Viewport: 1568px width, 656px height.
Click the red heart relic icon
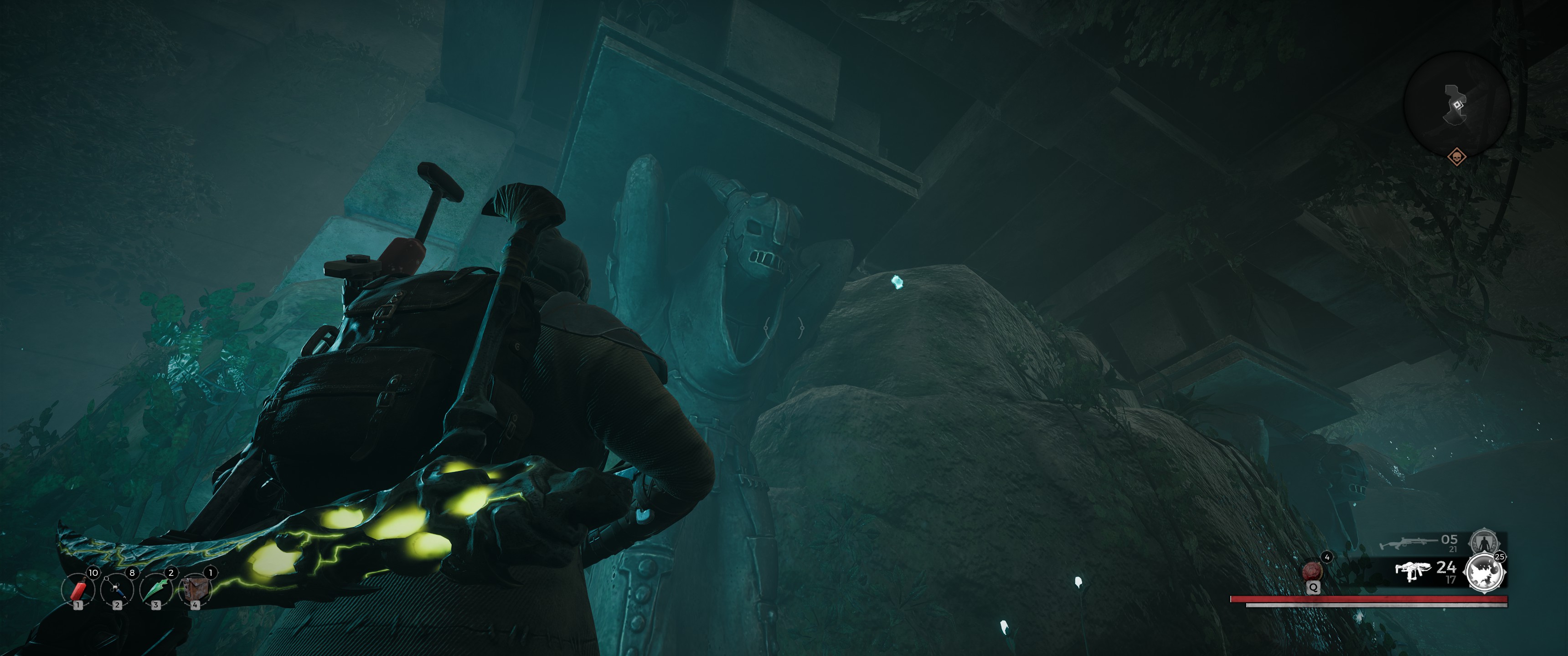pyautogui.click(x=1312, y=571)
